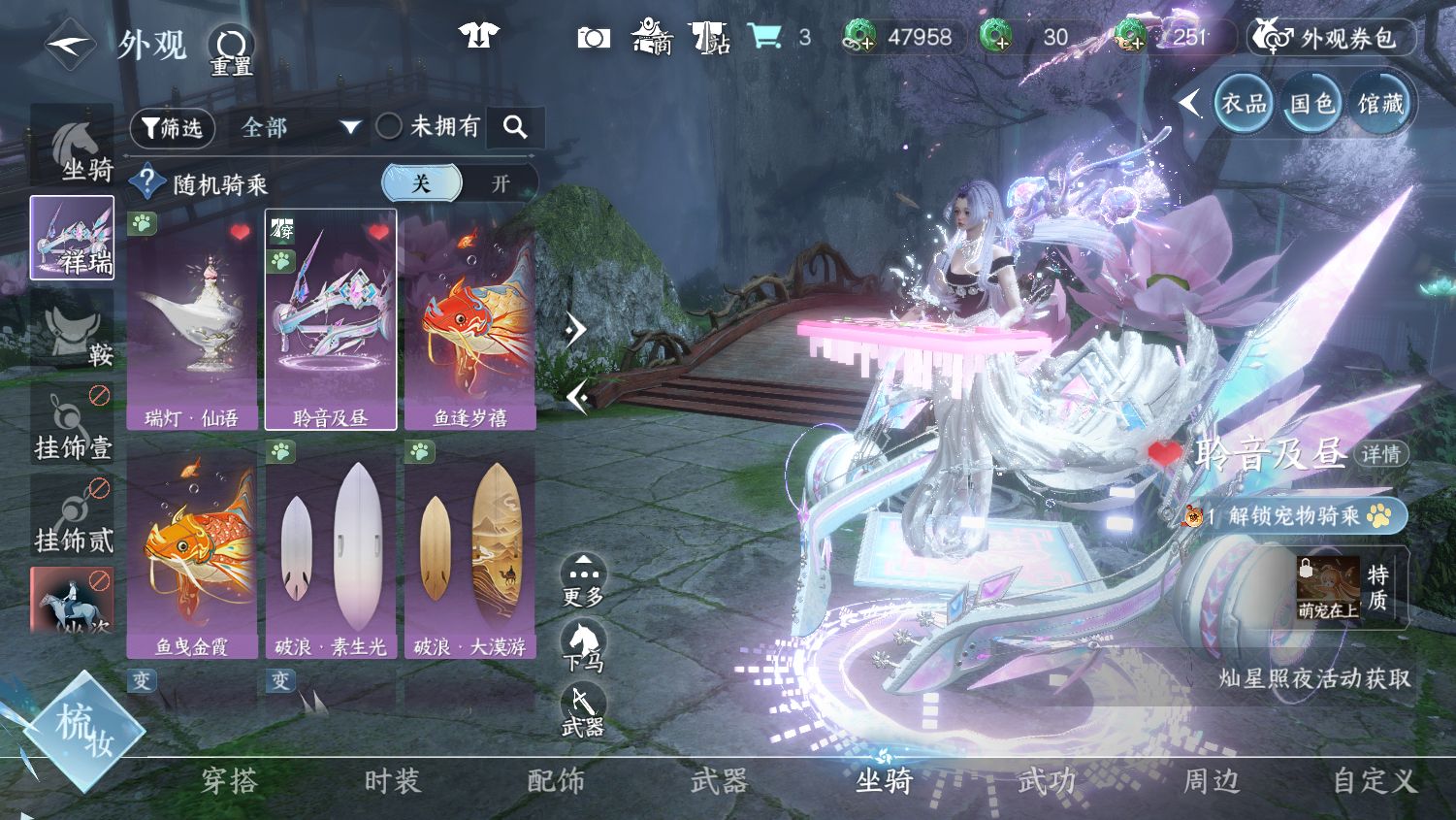Click the 更多 more button
The height and width of the screenshot is (820, 1456).
583,581
